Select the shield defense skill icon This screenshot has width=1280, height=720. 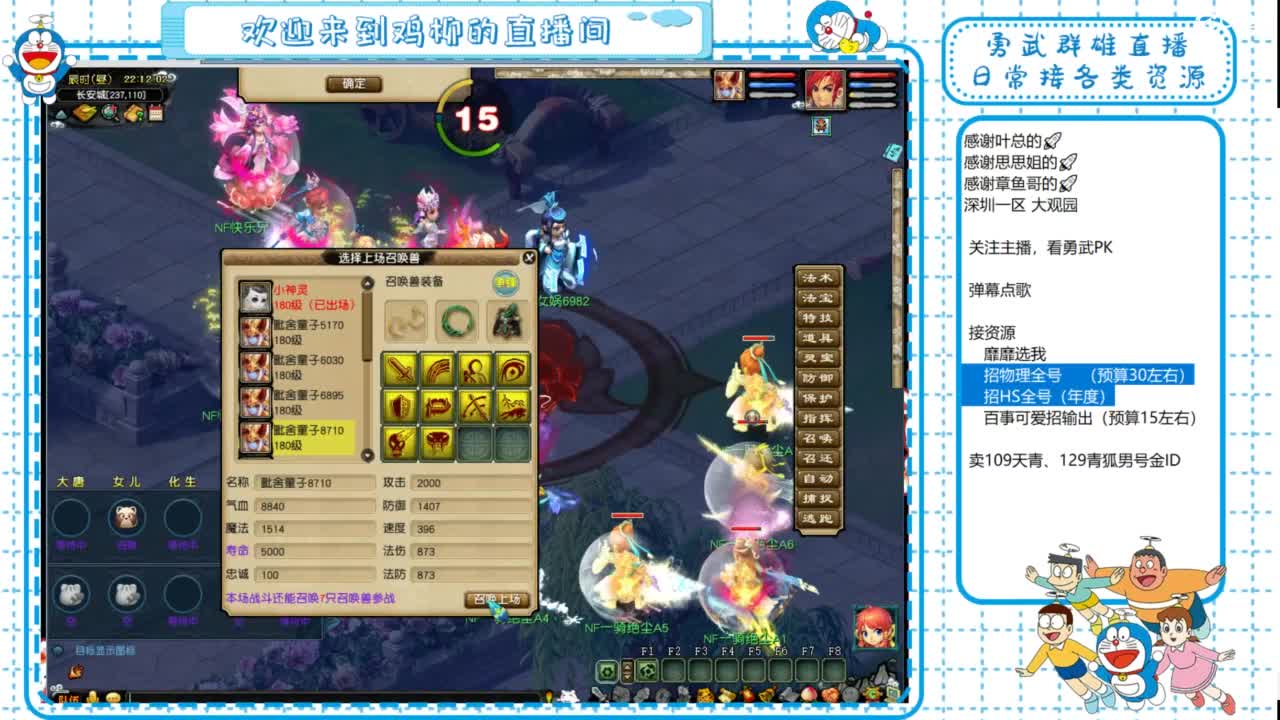[x=402, y=406]
